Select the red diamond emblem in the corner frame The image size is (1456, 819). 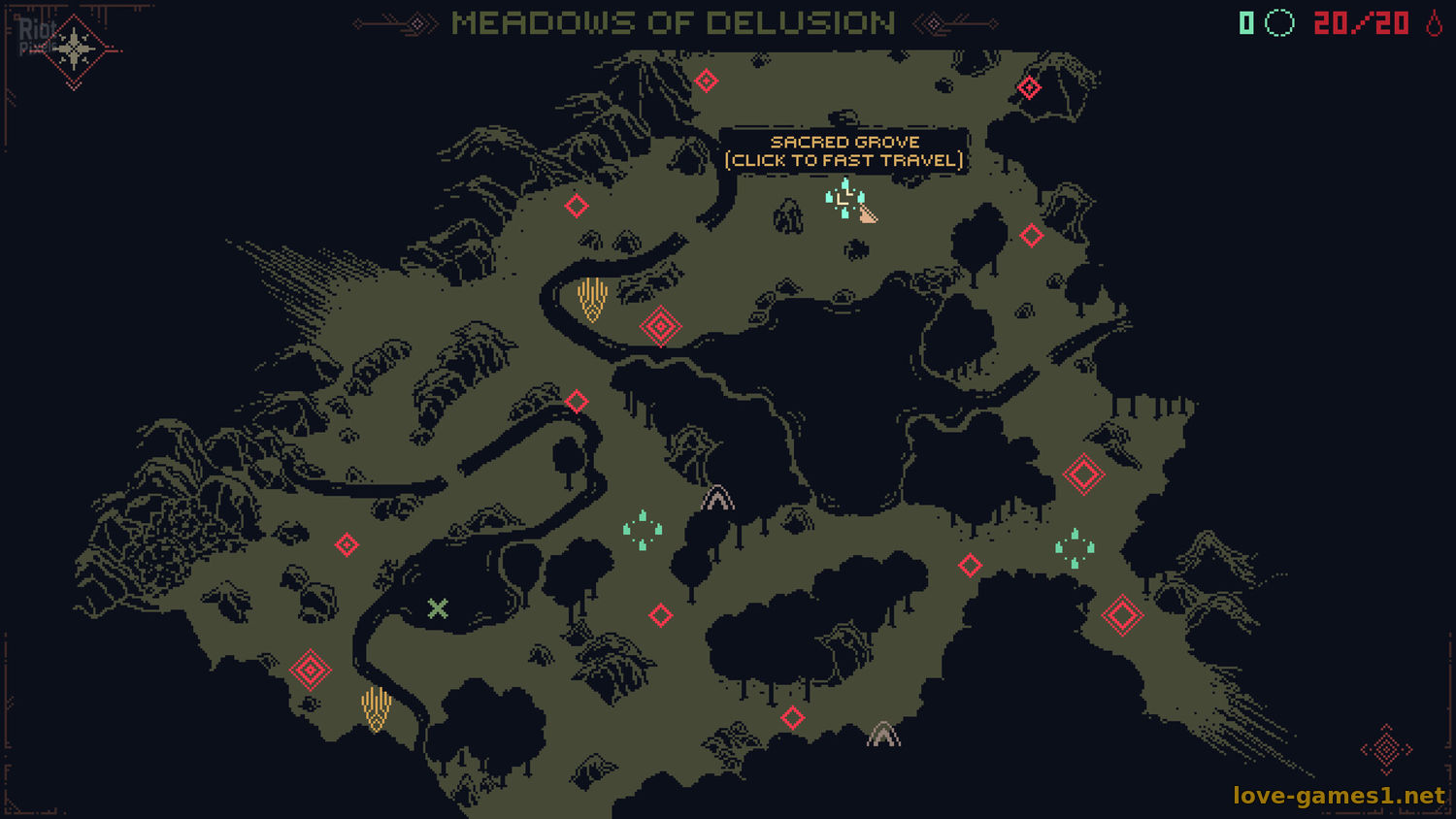point(1386,749)
